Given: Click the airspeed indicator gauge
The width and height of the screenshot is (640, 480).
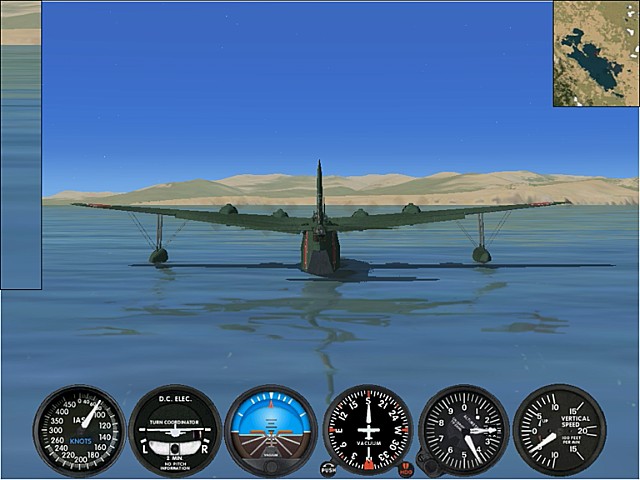Looking at the screenshot, I should (79, 430).
